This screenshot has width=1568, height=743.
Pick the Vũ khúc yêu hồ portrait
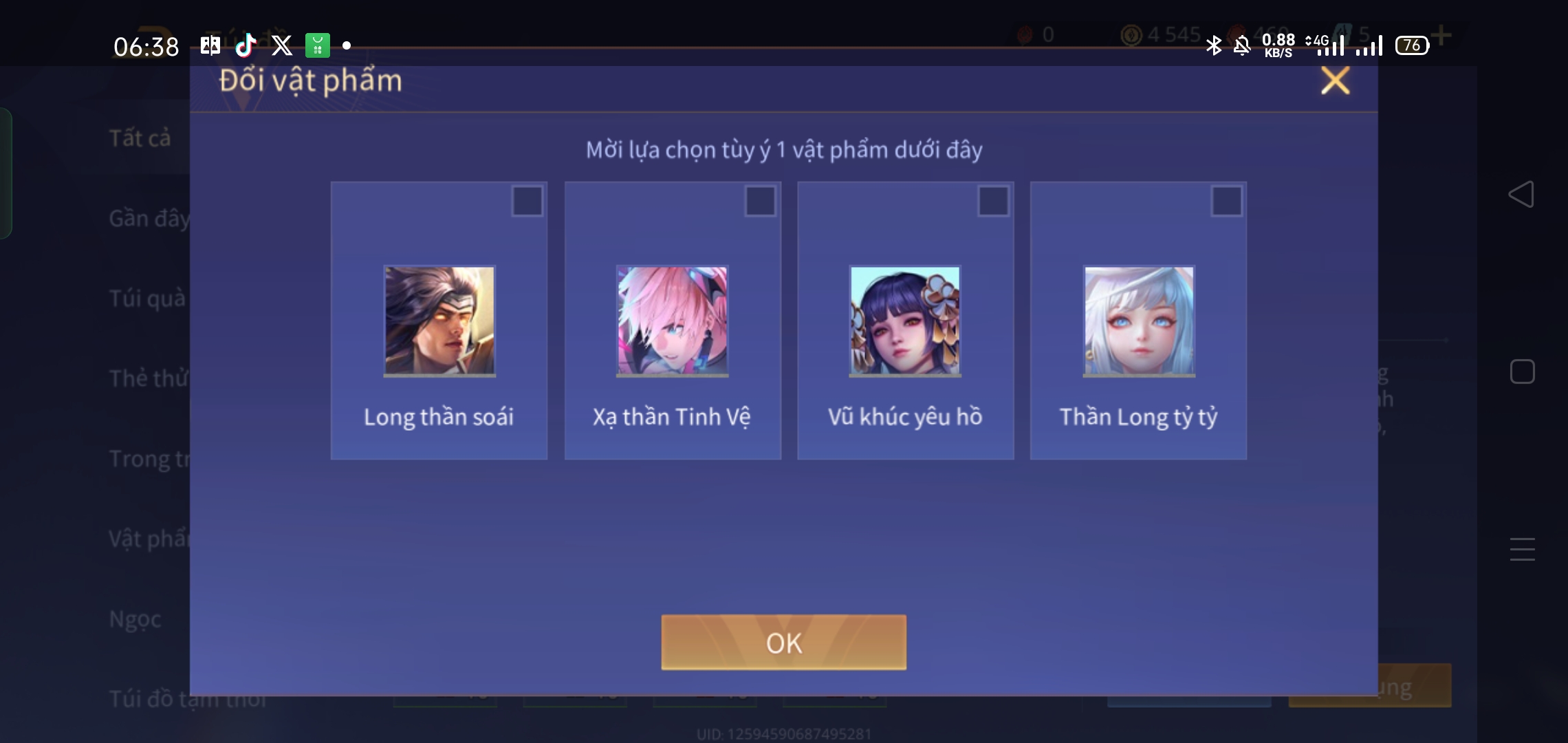905,321
